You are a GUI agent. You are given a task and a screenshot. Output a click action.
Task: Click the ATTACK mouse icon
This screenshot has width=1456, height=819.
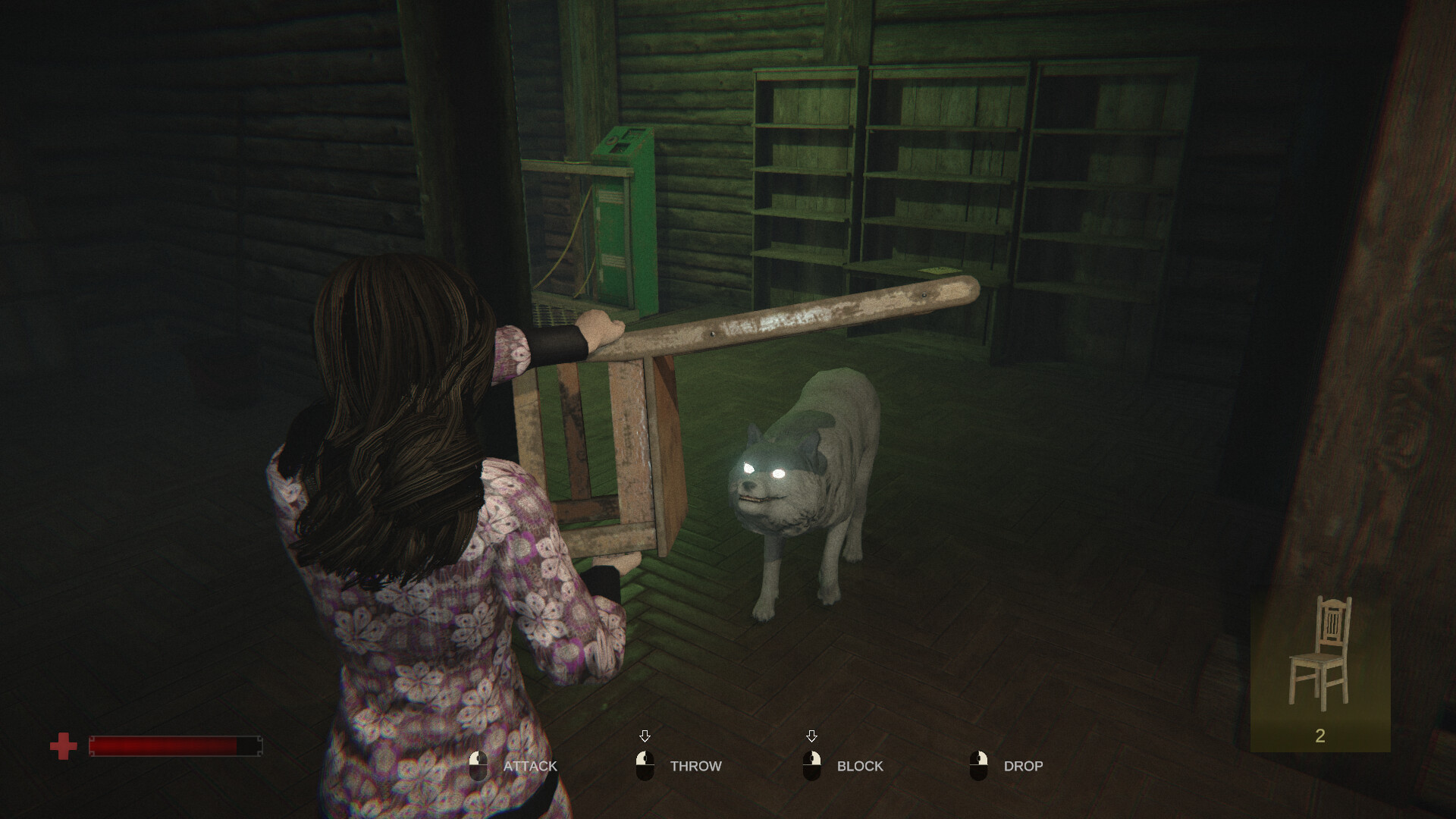pyautogui.click(x=480, y=766)
